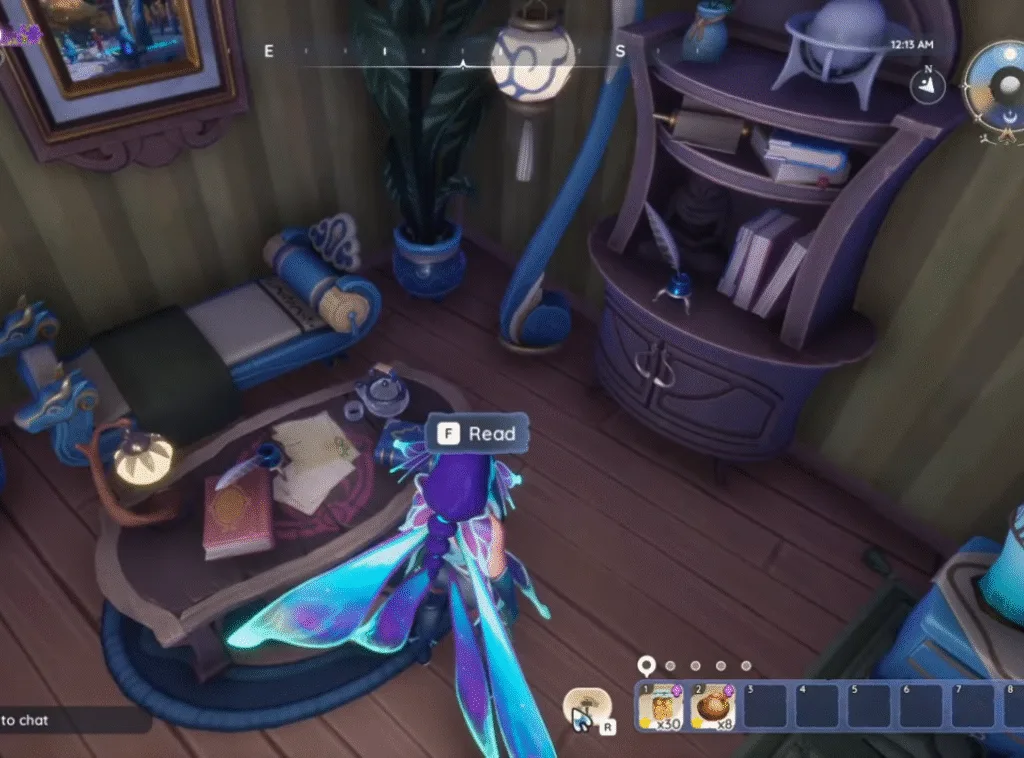Select the jar item in hotbar slot 1
The height and width of the screenshot is (758, 1024).
coord(660,707)
